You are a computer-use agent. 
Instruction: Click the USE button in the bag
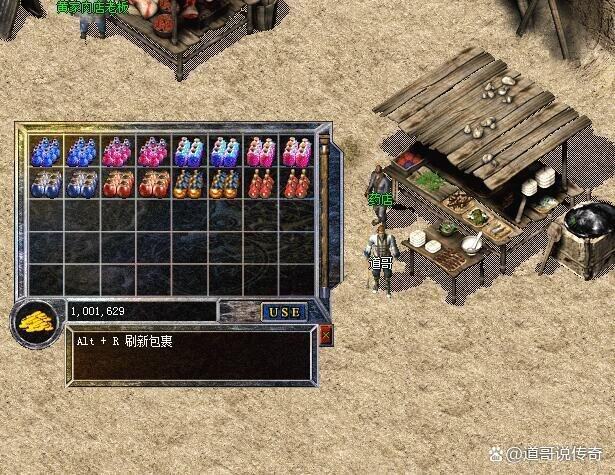[284, 312]
